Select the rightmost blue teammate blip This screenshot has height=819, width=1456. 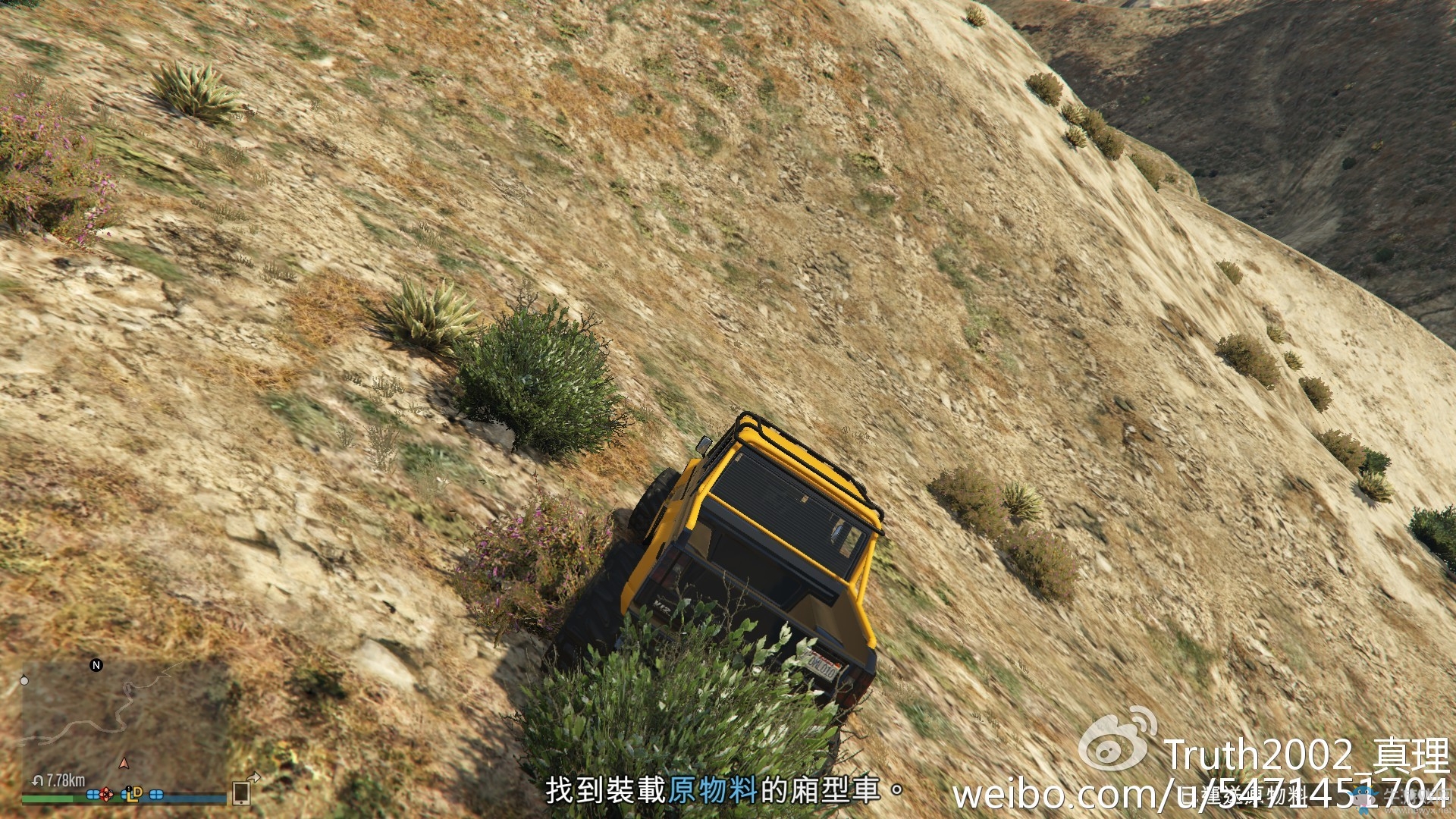tap(155, 795)
